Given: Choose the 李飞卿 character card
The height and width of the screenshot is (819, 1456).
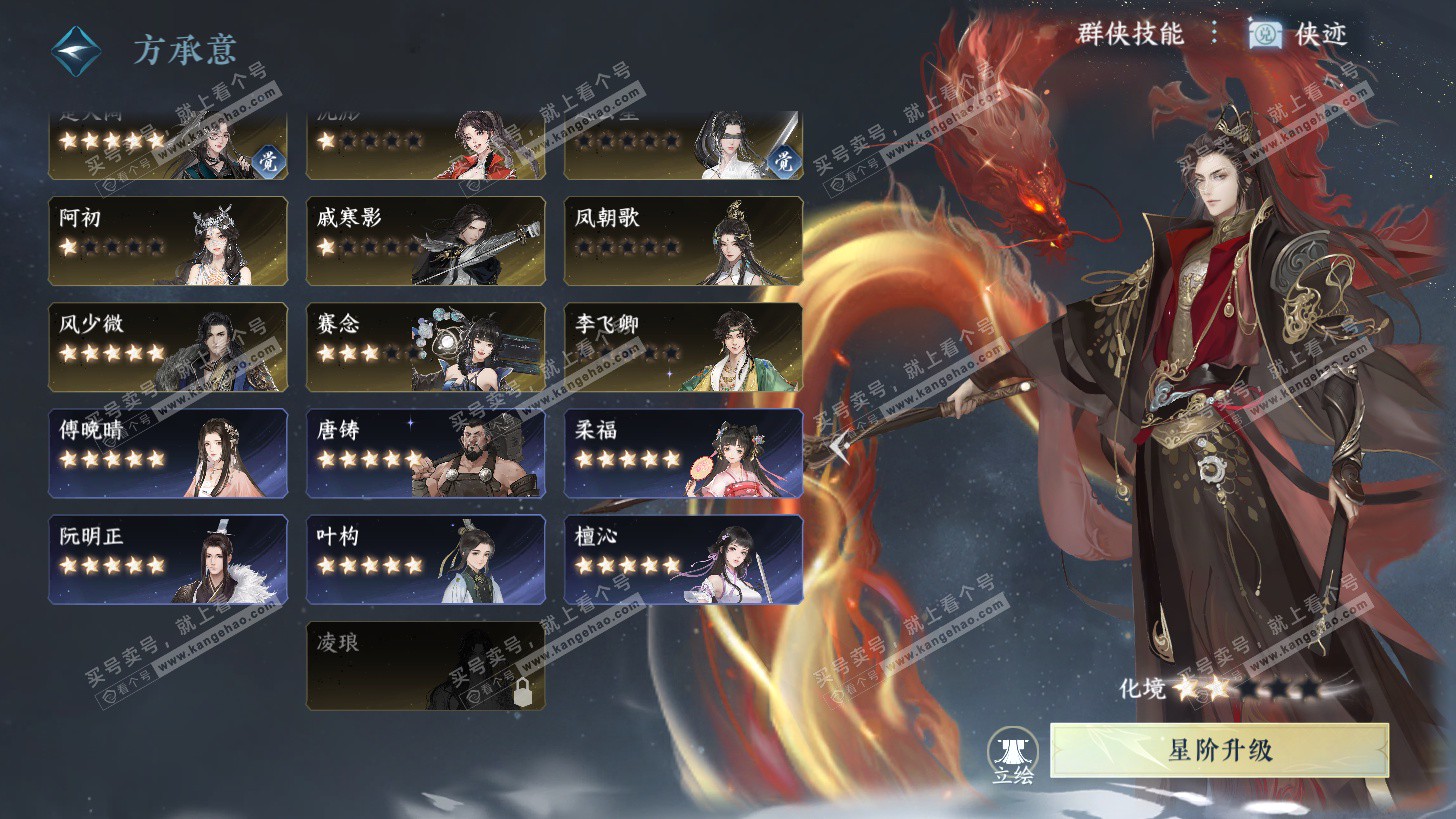Looking at the screenshot, I should 683,347.
